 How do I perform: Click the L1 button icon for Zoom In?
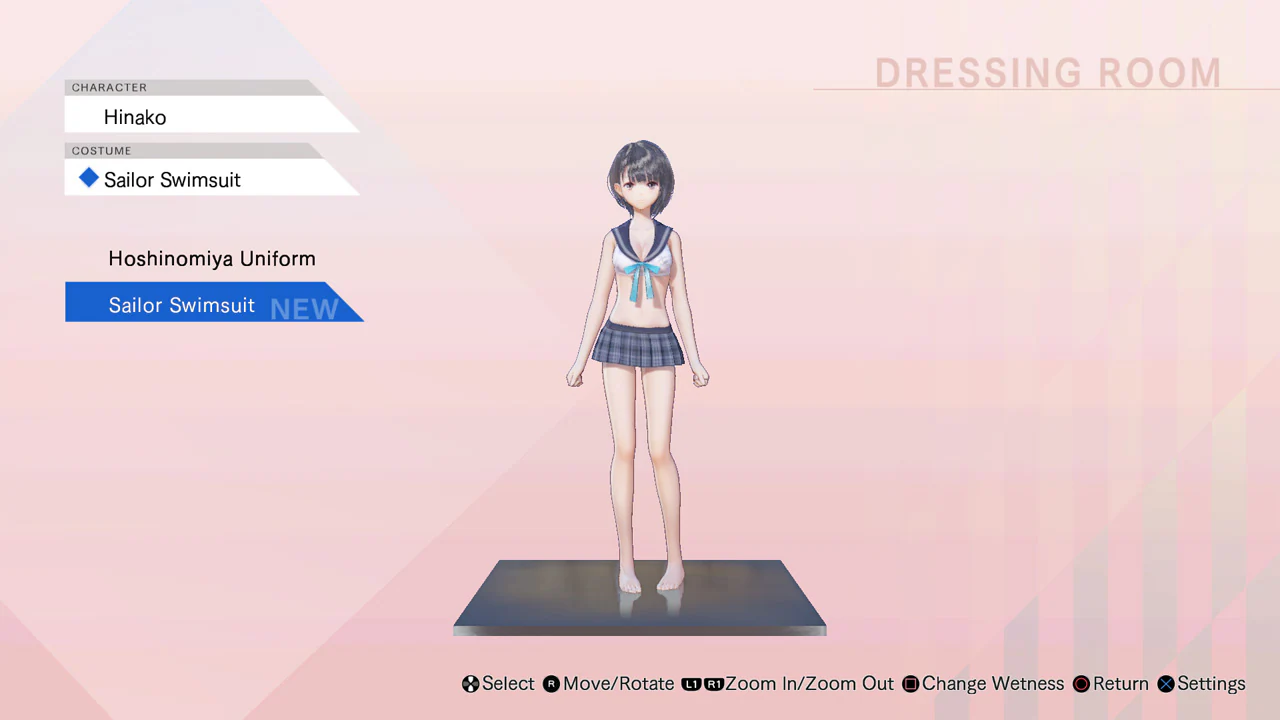click(x=692, y=684)
